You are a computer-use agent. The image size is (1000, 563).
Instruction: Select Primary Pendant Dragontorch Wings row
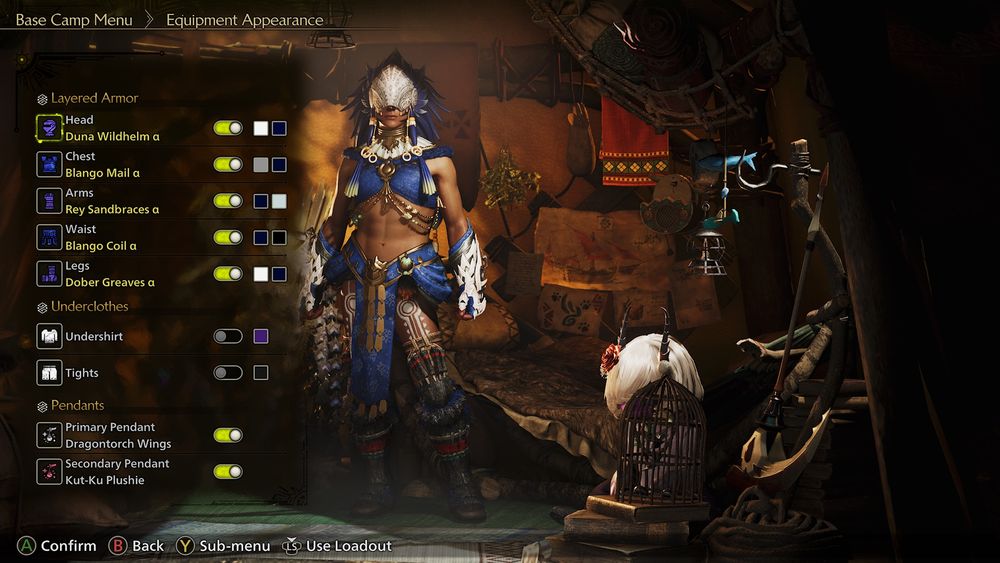coord(118,435)
